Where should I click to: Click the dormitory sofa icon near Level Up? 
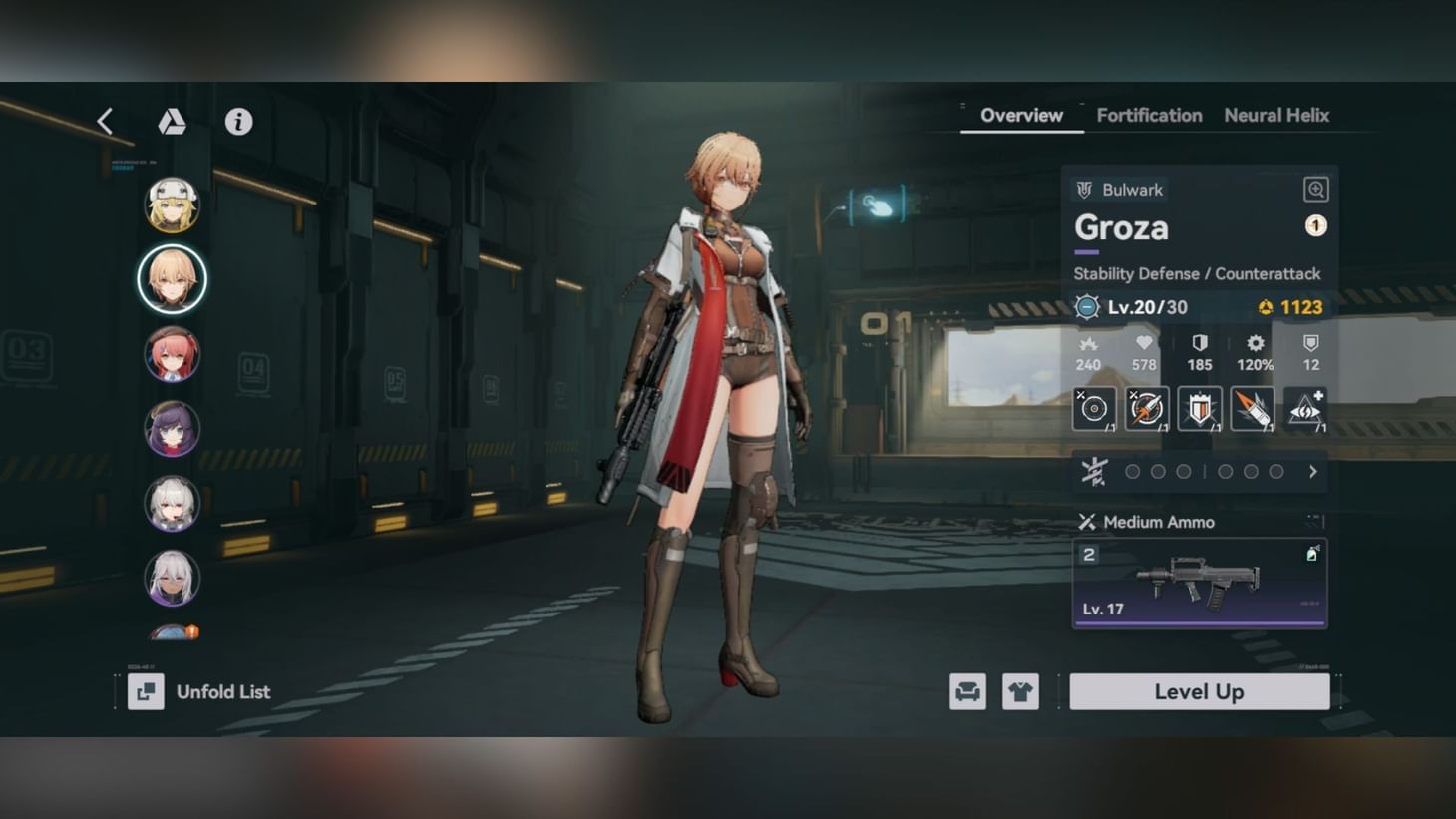click(x=966, y=691)
